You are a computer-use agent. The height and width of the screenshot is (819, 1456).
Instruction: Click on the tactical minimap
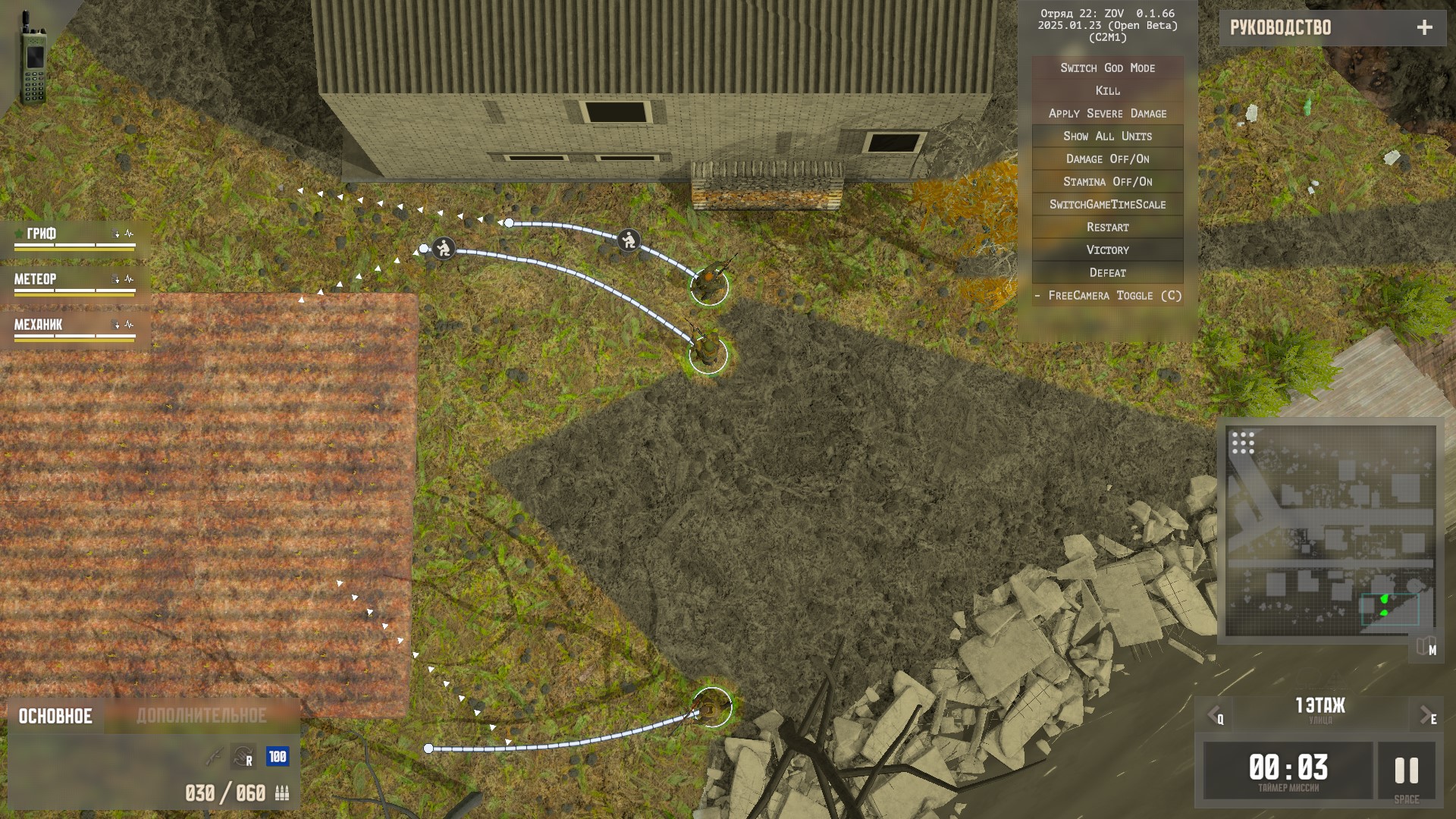(x=1330, y=531)
